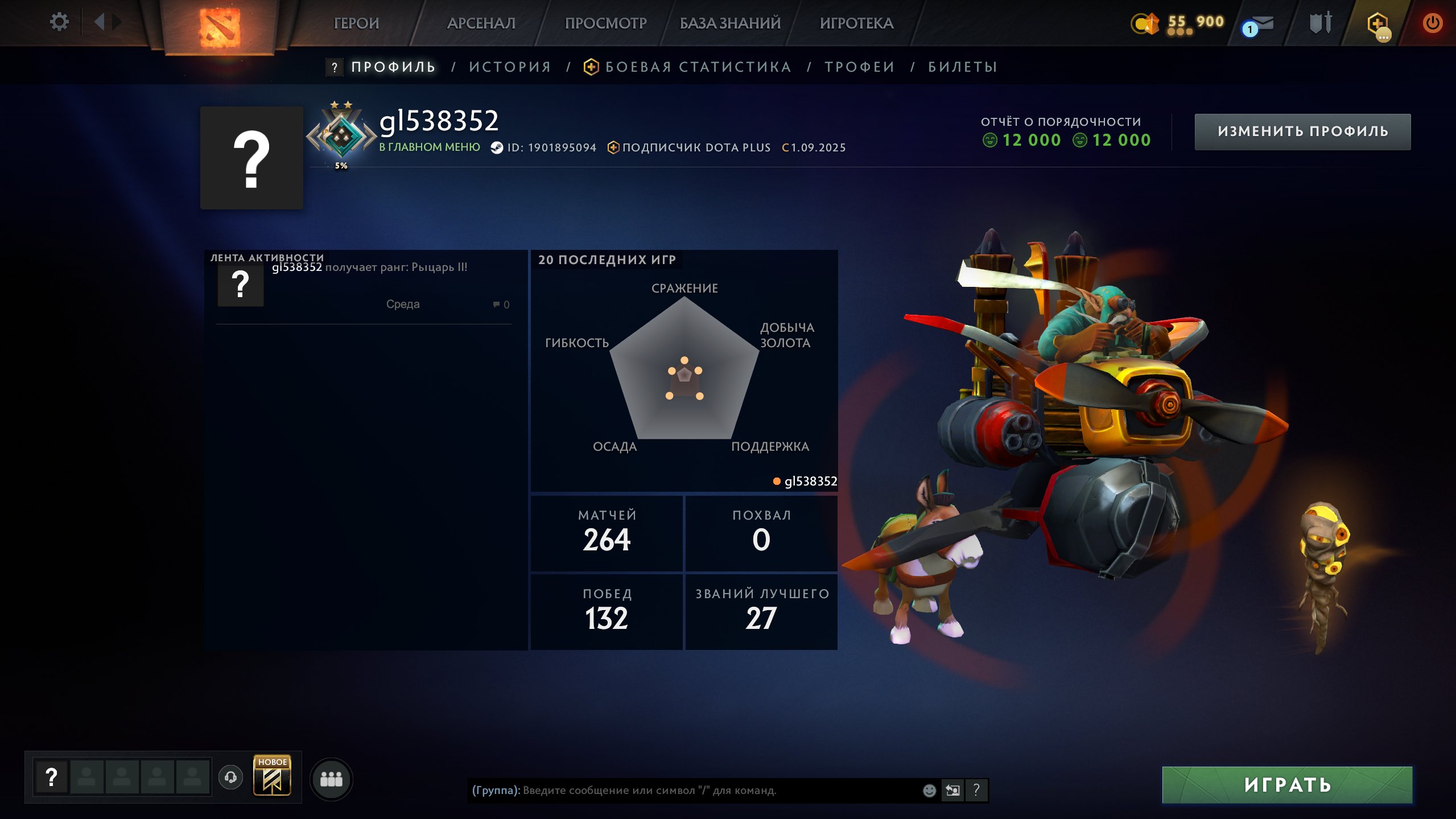Image resolution: width=1456 pixels, height=819 pixels.
Task: Go to the Dota 2 home logo
Action: click(220, 26)
